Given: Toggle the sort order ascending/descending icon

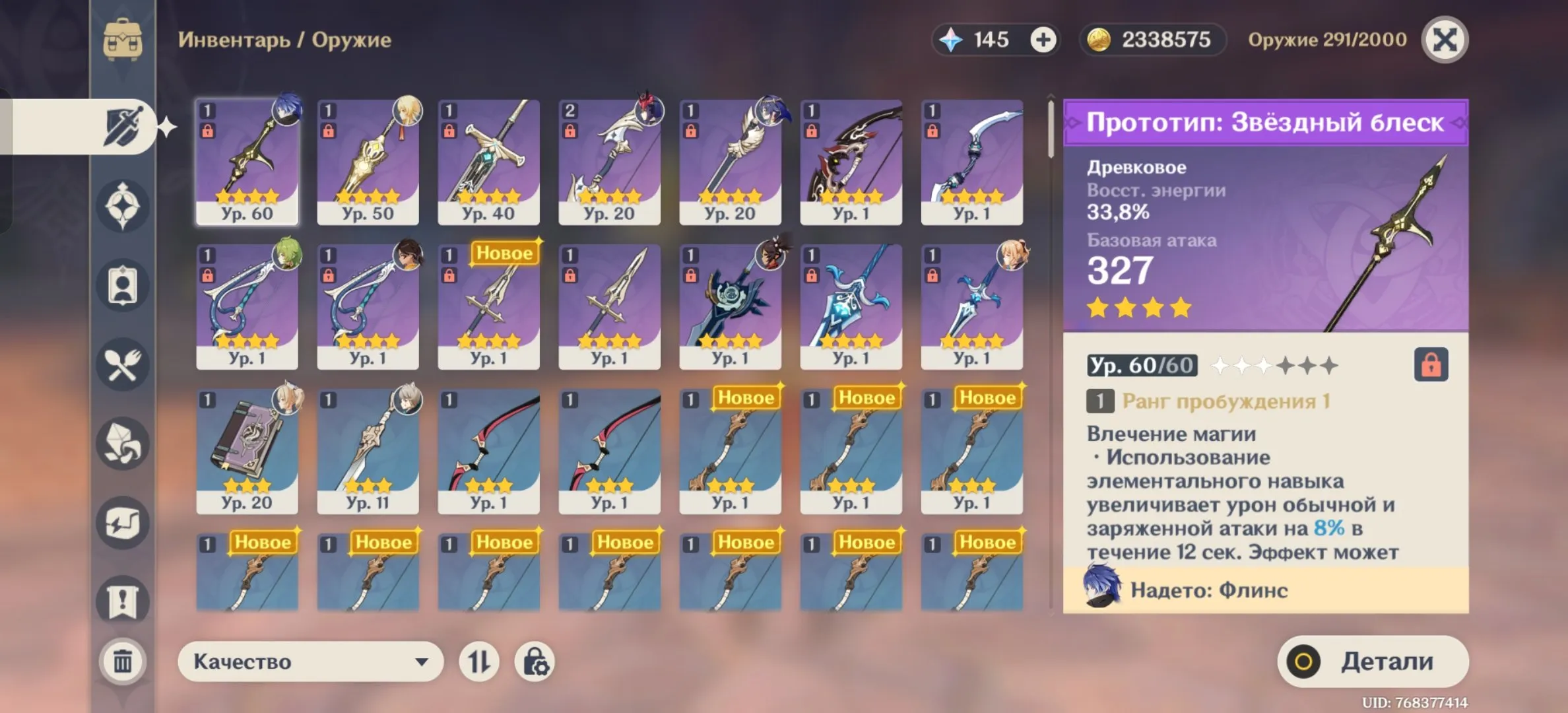Looking at the screenshot, I should pos(478,661).
